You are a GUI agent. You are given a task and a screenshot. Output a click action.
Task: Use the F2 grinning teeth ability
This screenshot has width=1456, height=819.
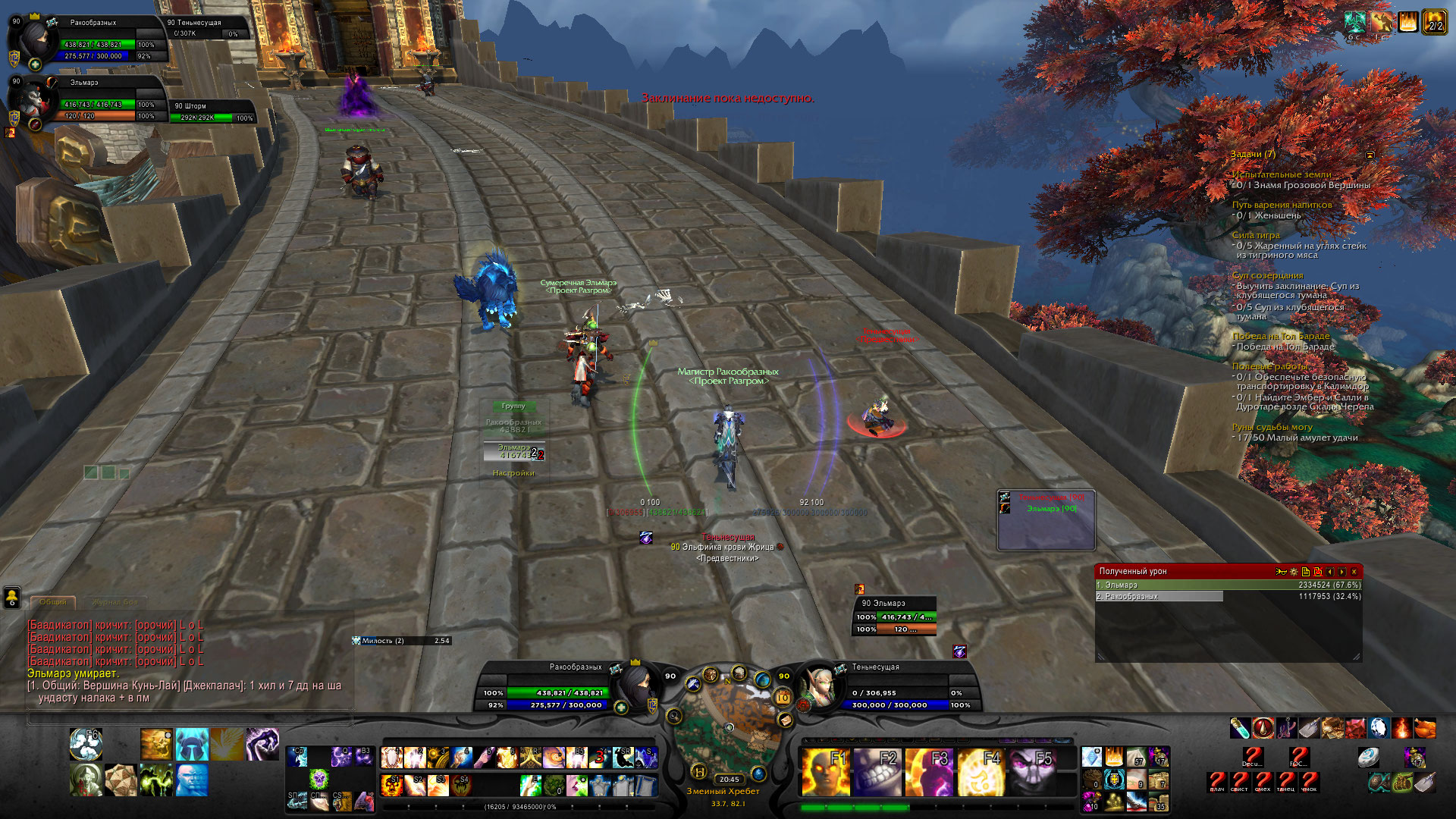coord(877,771)
